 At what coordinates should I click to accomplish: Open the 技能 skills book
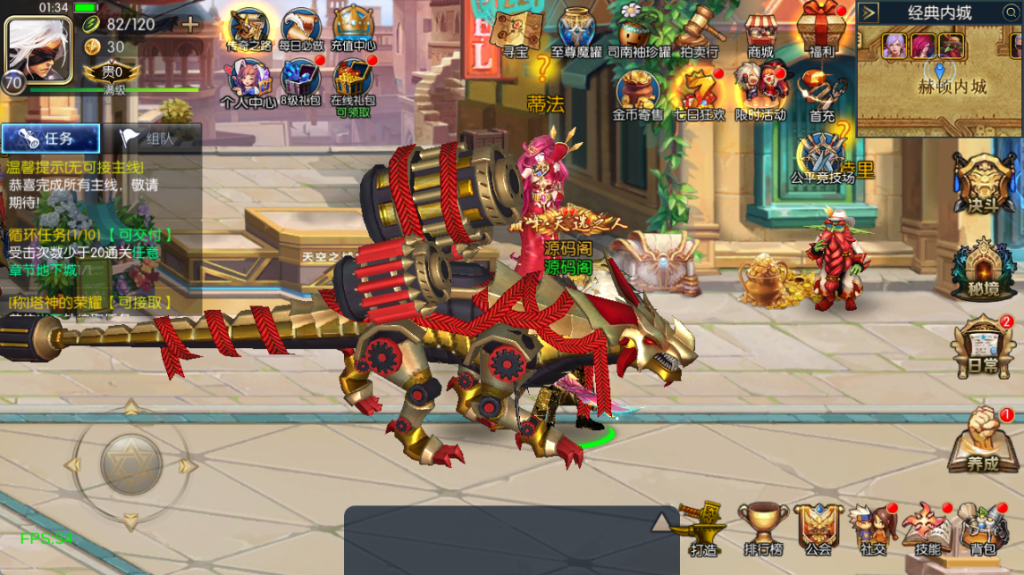[x=927, y=527]
